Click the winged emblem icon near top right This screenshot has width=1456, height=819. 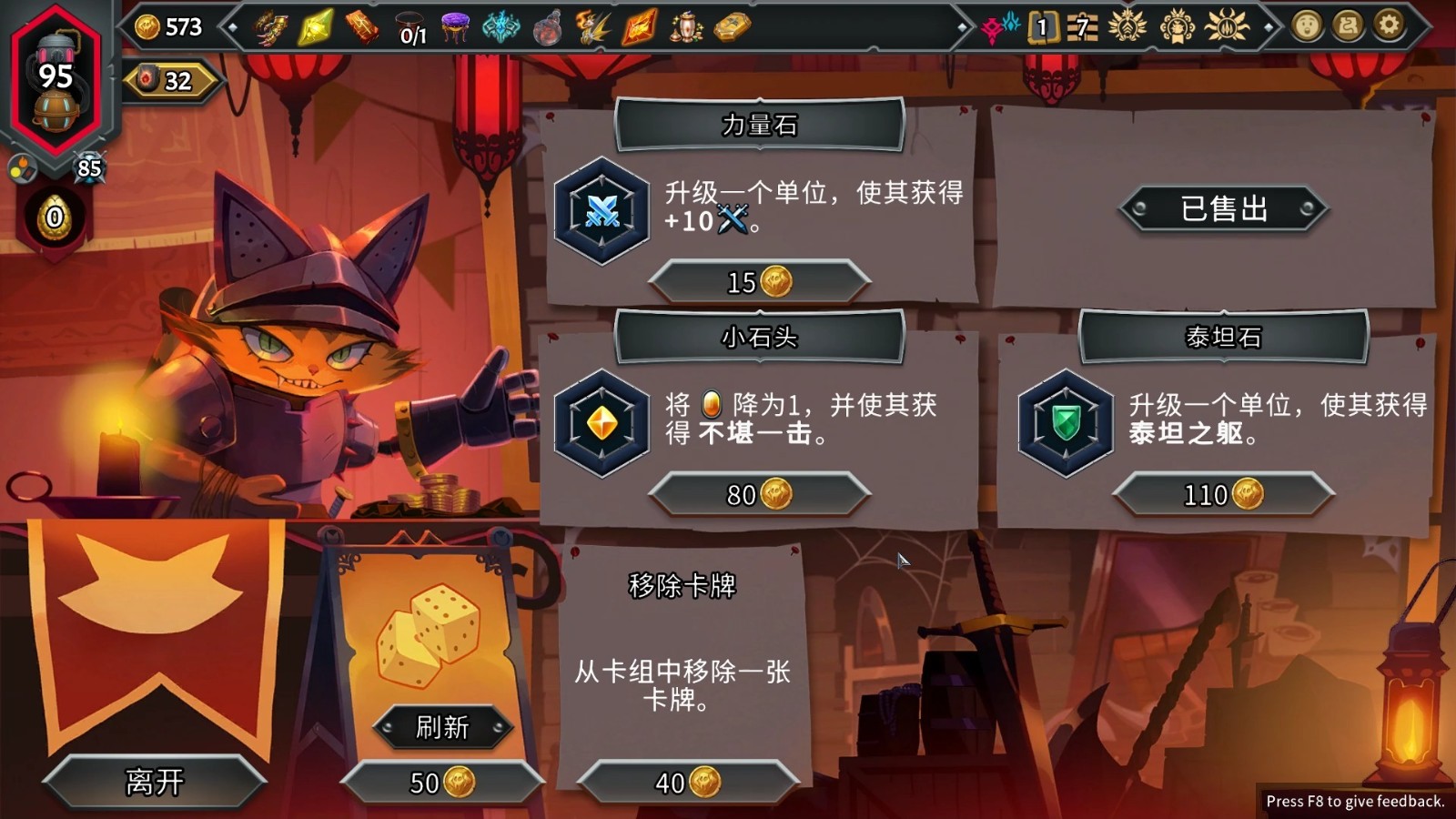[x=1127, y=27]
